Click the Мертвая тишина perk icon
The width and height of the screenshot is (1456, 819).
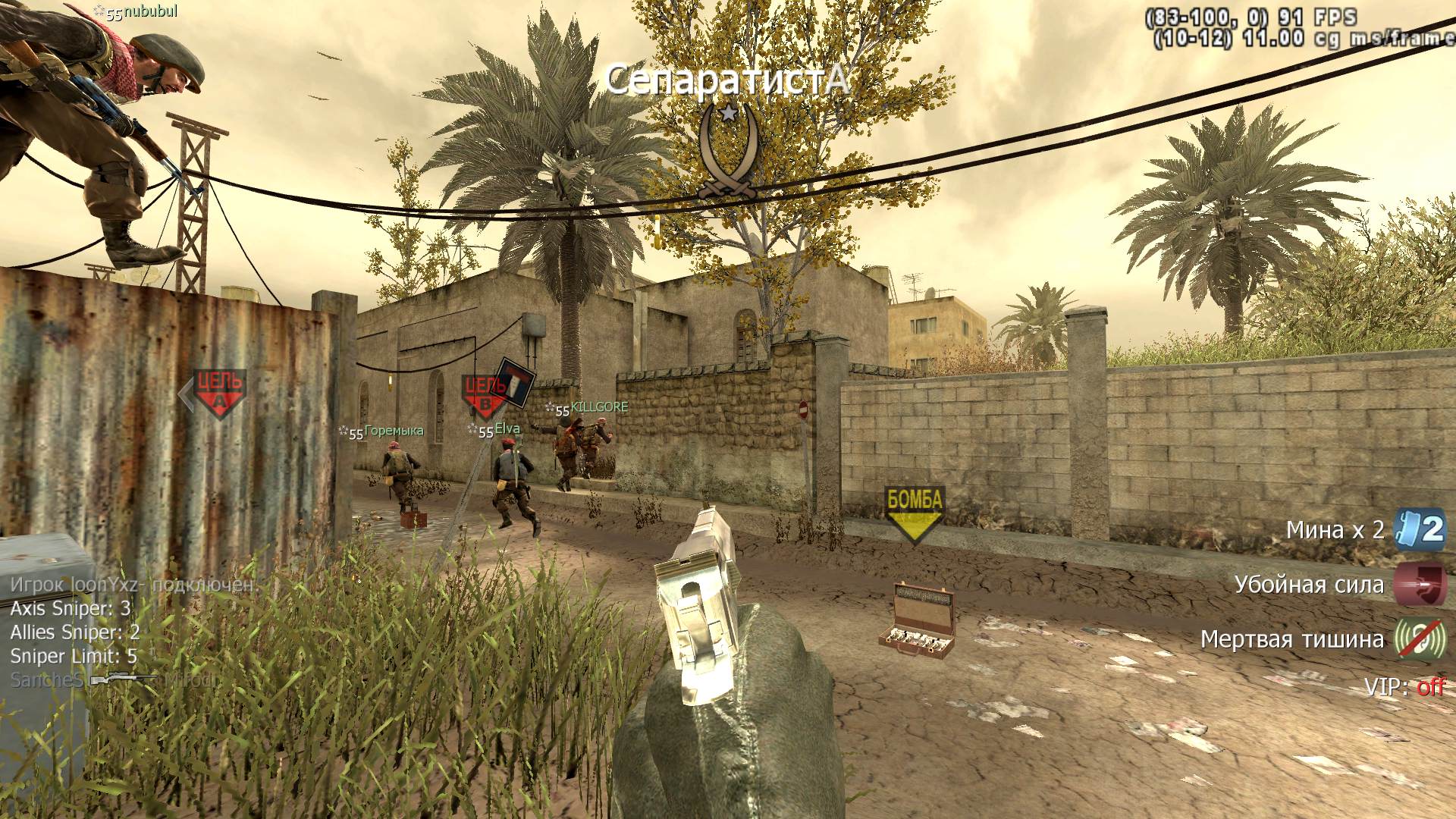click(x=1420, y=639)
